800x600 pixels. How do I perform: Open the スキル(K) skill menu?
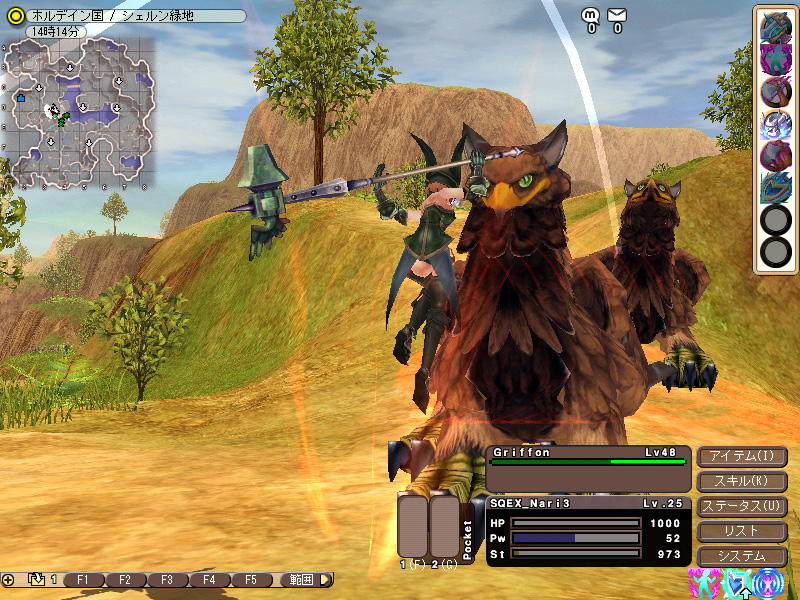741,482
